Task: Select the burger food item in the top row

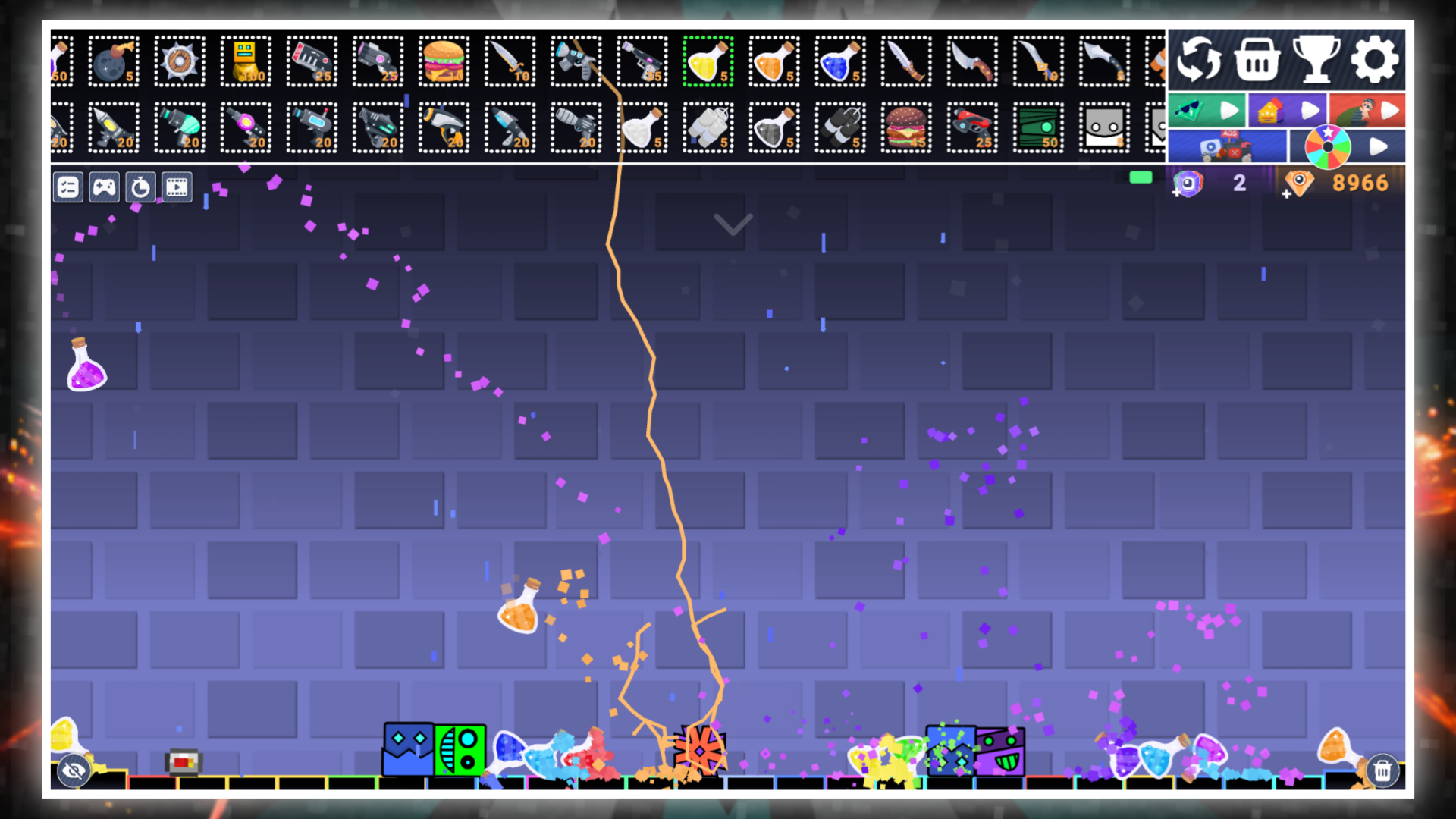Action: pyautogui.click(x=444, y=62)
